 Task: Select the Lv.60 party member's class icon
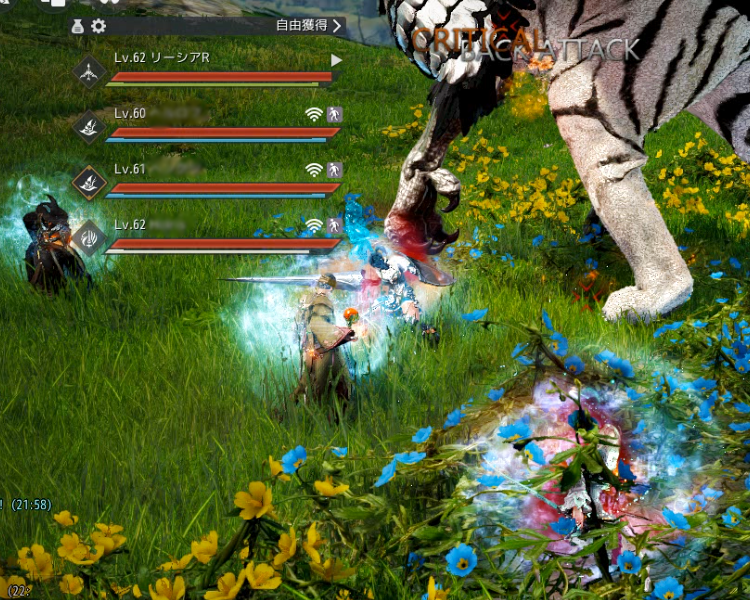(x=90, y=126)
